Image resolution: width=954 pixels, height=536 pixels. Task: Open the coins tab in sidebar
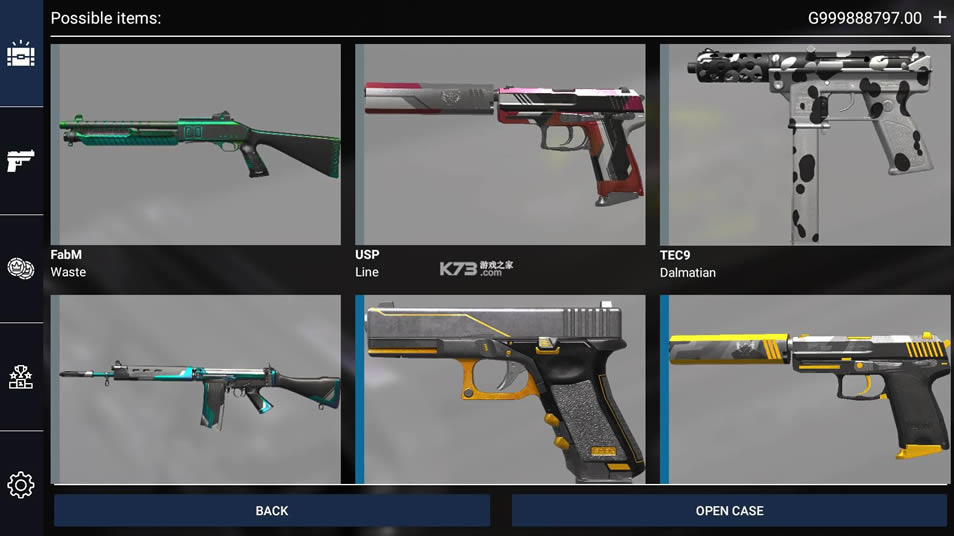pyautogui.click(x=21, y=268)
